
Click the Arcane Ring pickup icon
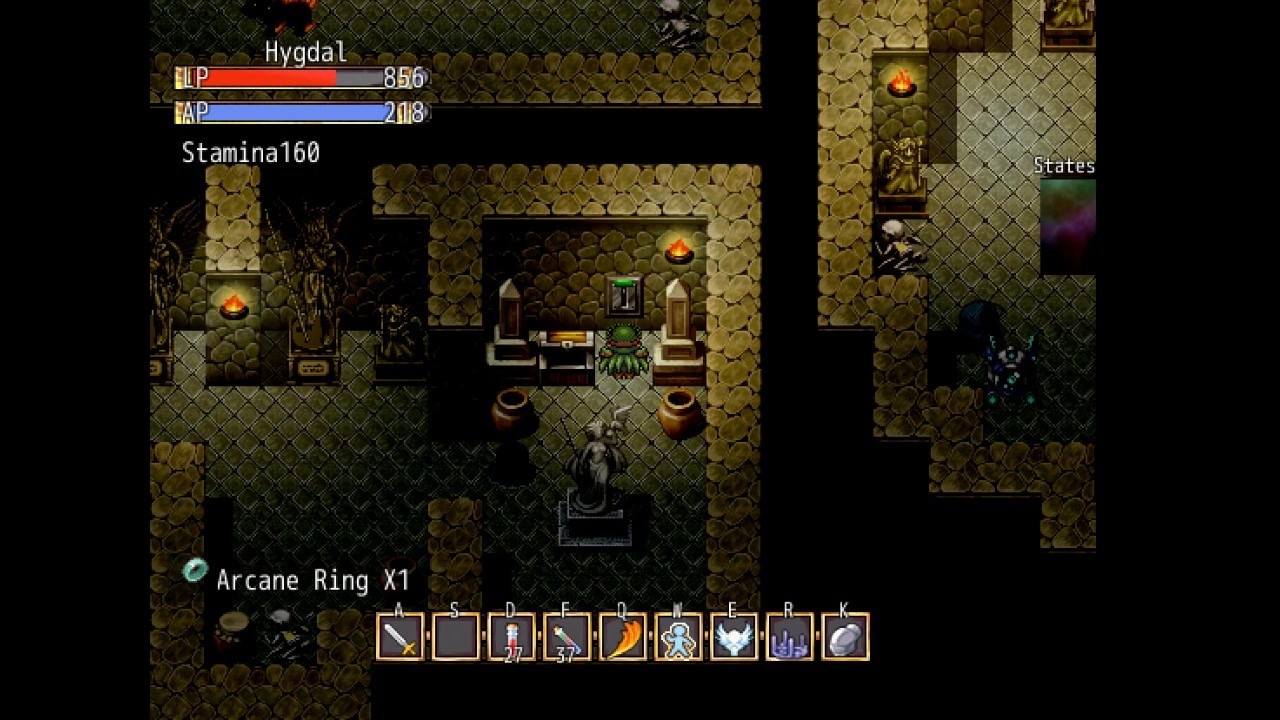pos(195,571)
